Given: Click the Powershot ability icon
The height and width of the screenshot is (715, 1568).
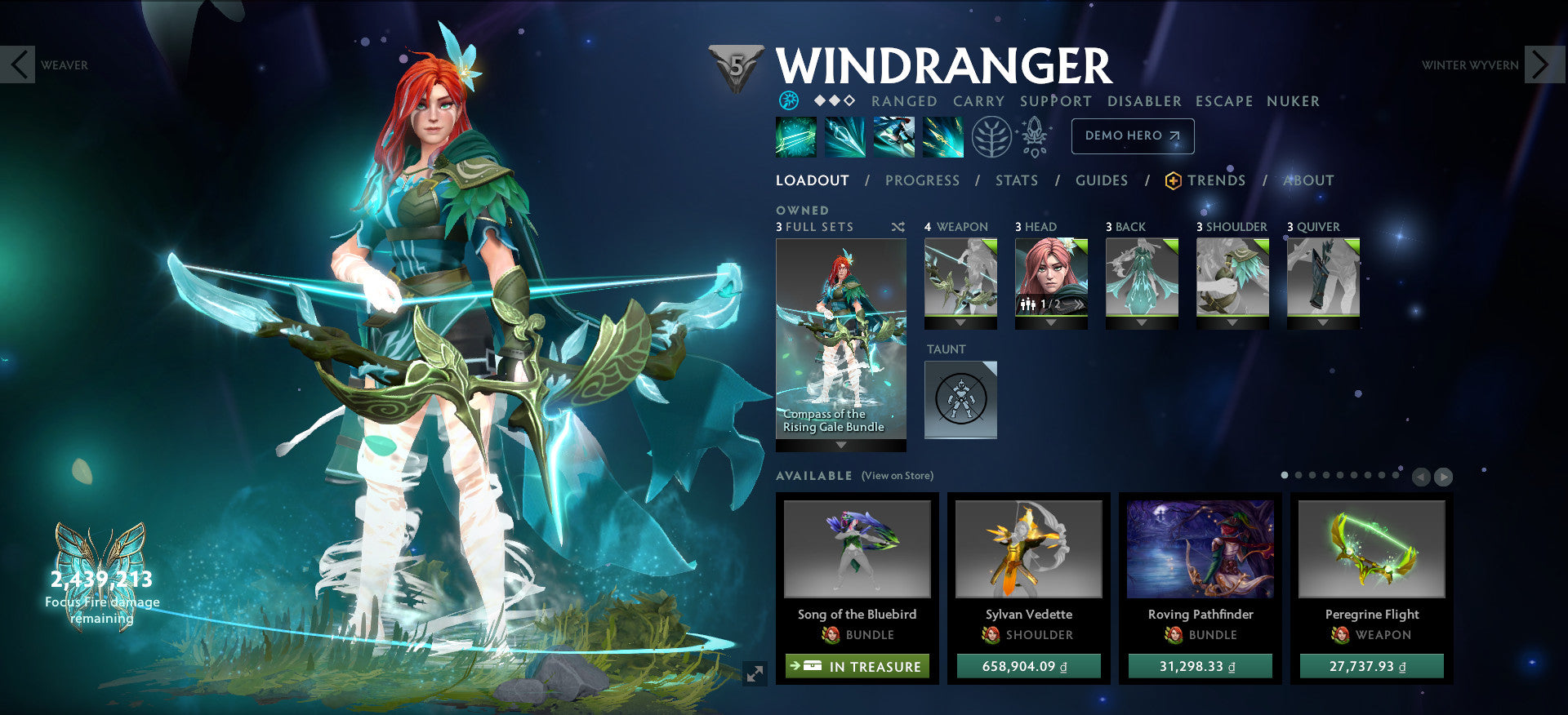Looking at the screenshot, I should tap(844, 136).
